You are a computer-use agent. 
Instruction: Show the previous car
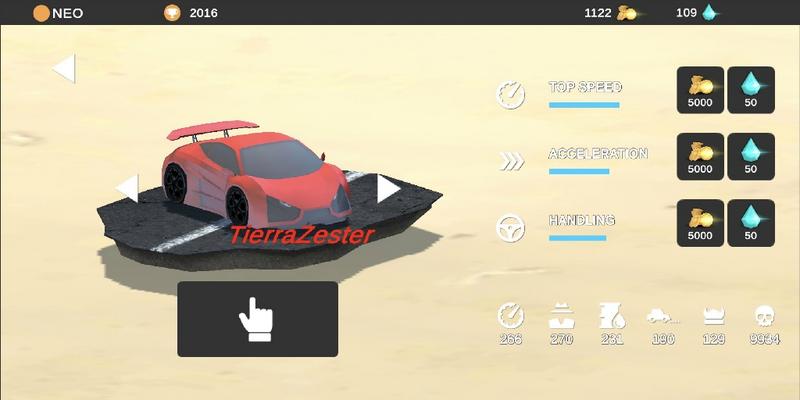coord(127,188)
